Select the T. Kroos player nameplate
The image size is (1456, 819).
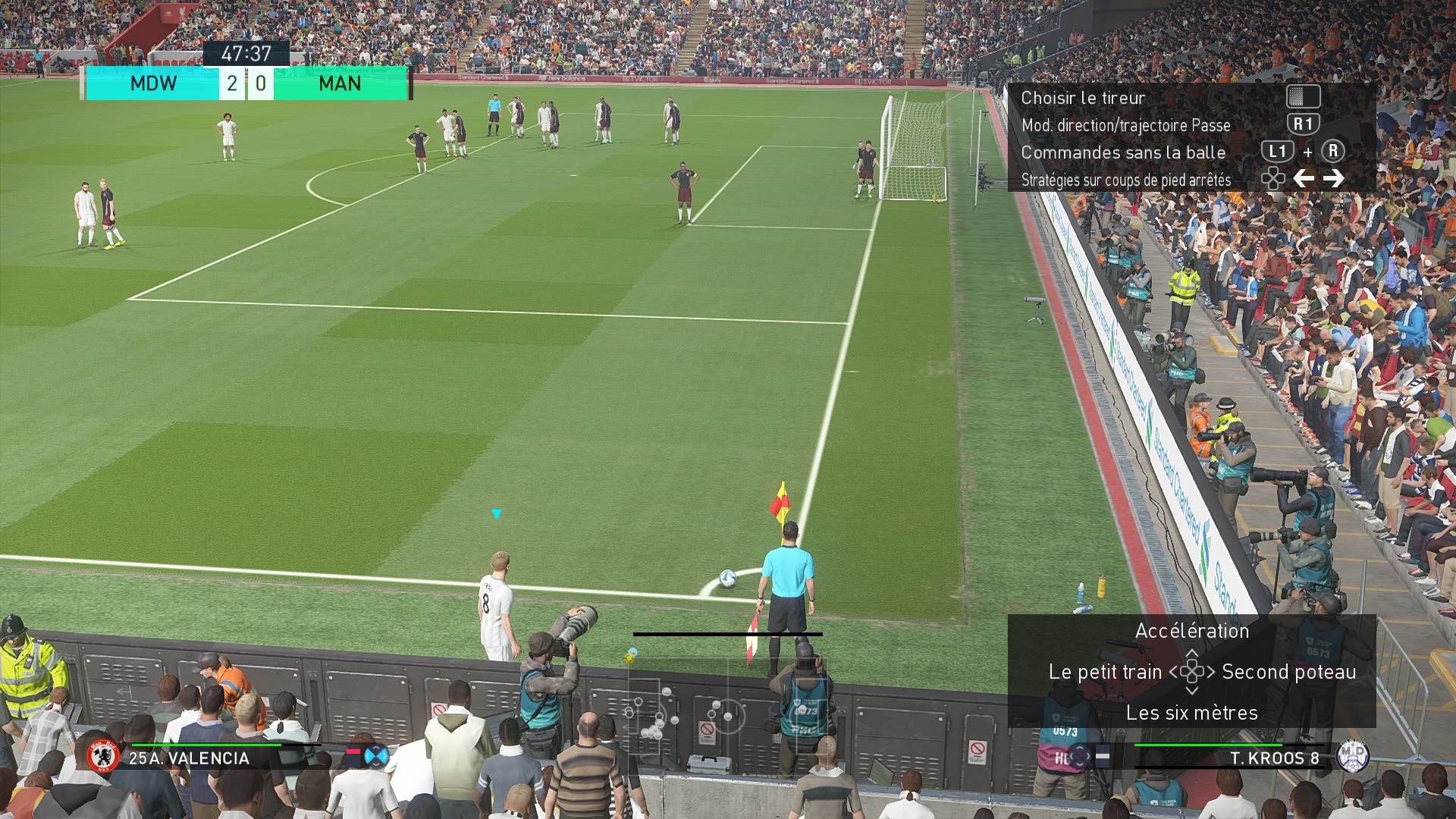coord(1274,758)
